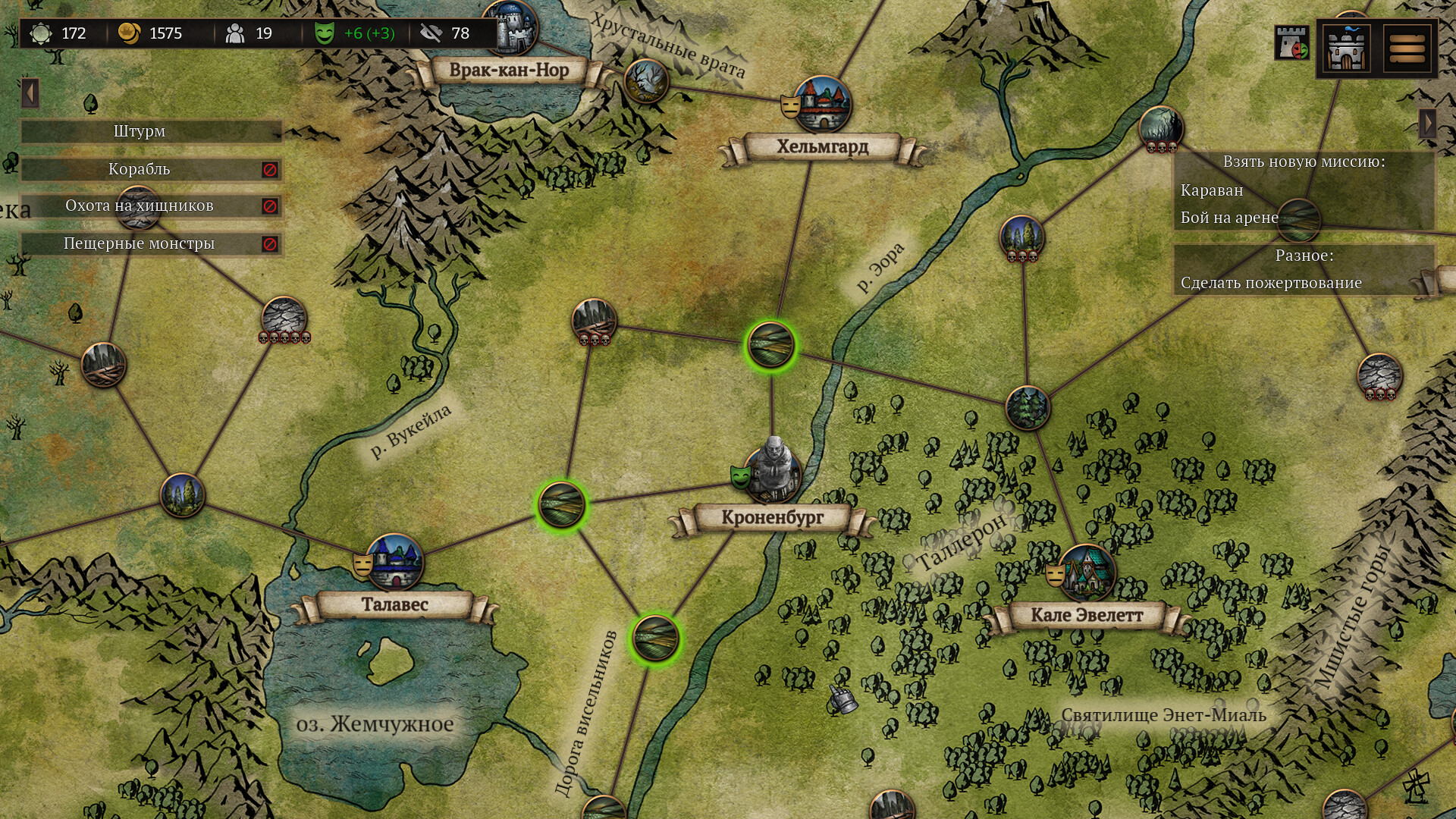Move to highlighted node west of Кроненбург
Screen dimensions: 1456x819
561,504
